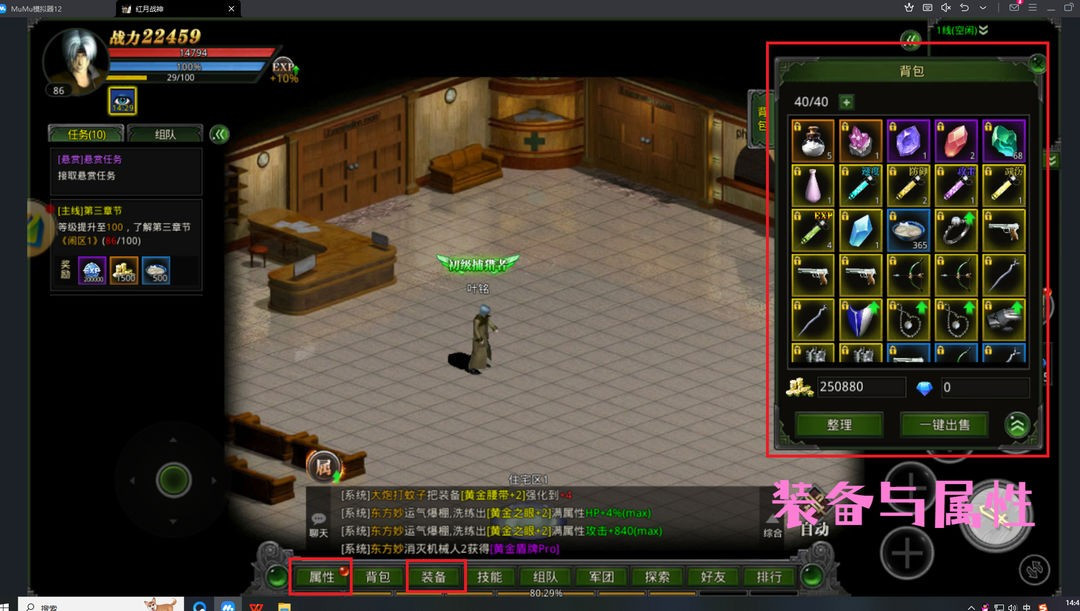Open the 属性 attributes menu
The width and height of the screenshot is (1080, 611).
tap(321, 577)
